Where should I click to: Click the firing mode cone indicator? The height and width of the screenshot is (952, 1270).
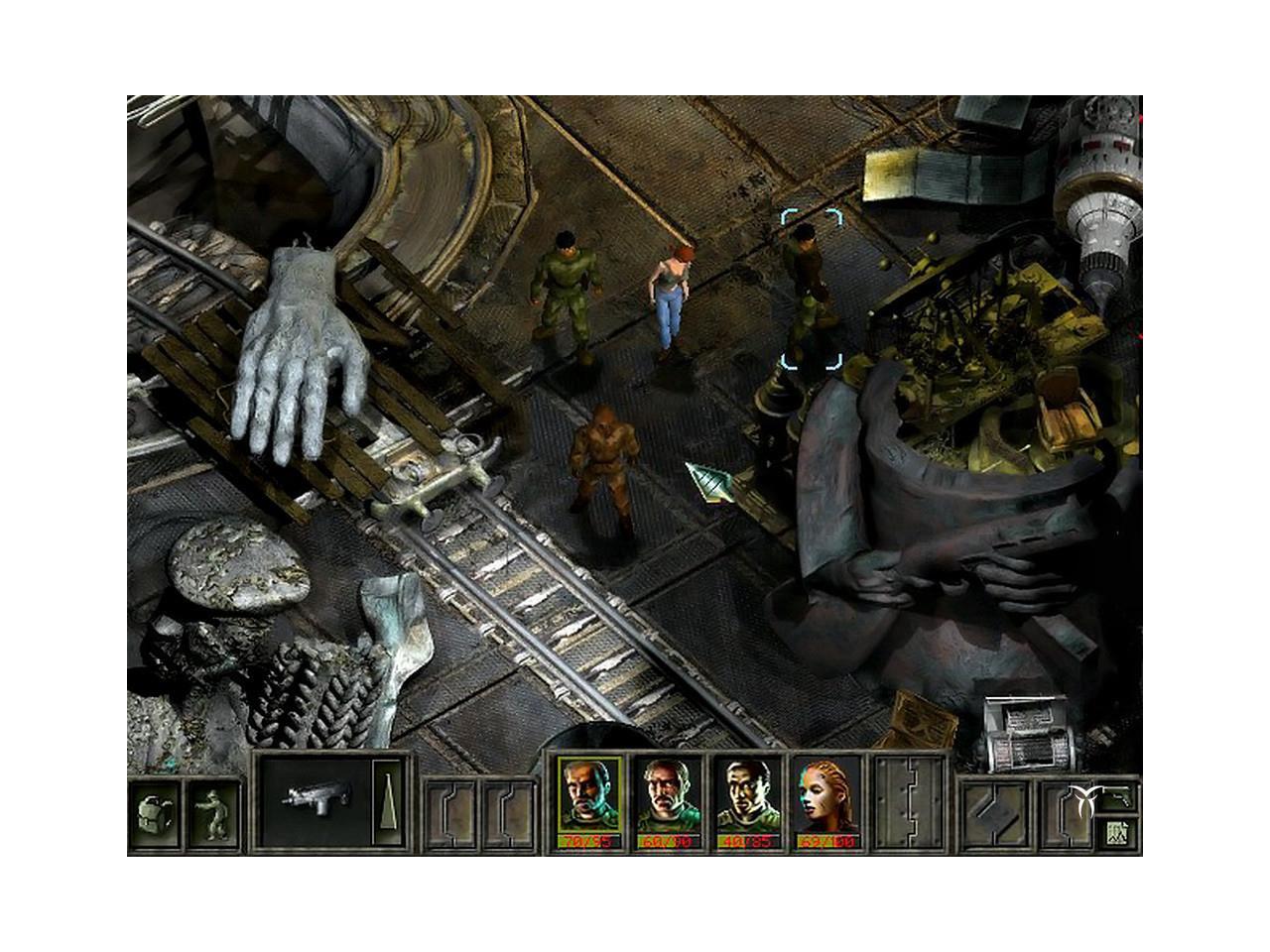389,802
